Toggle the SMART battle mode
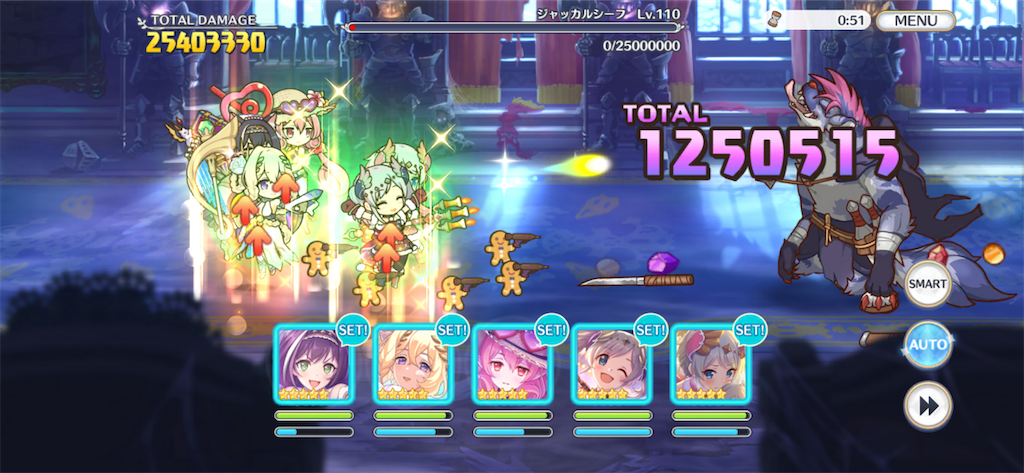The image size is (1024, 473). [927, 285]
